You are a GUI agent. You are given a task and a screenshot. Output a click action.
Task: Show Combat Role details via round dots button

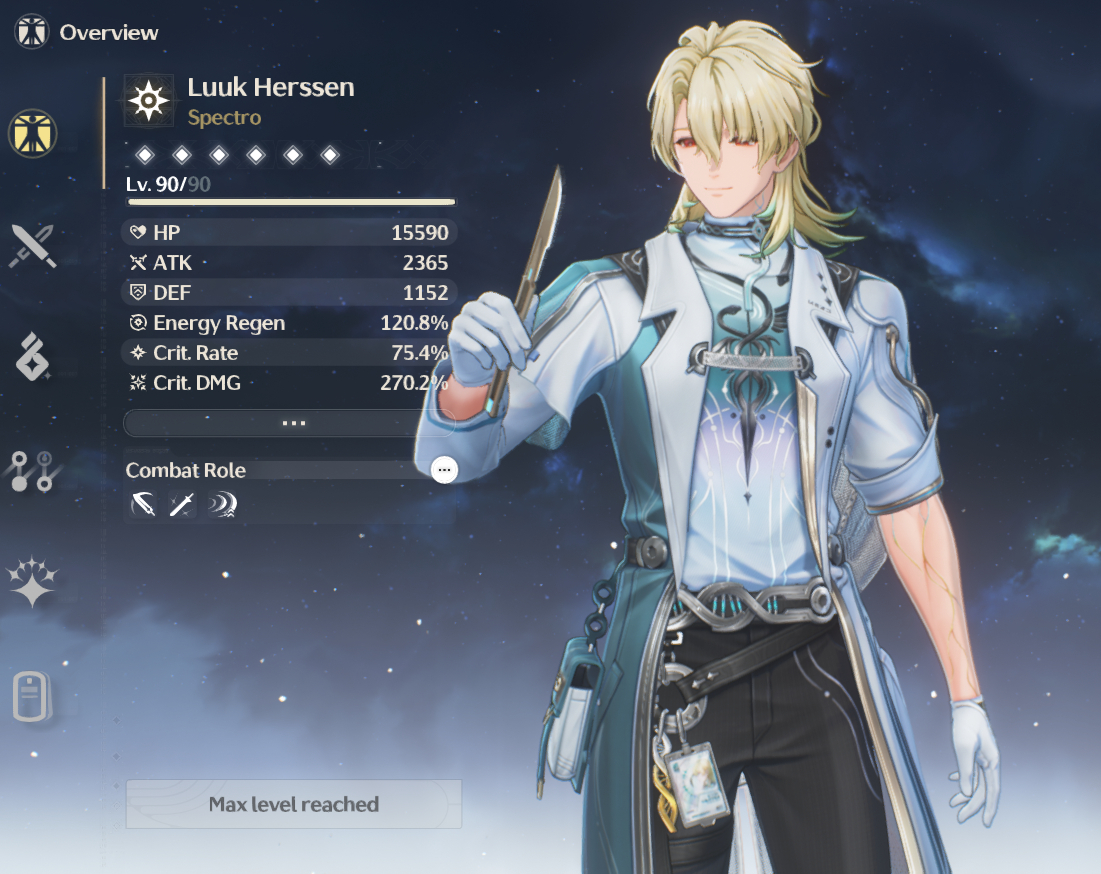[x=444, y=470]
